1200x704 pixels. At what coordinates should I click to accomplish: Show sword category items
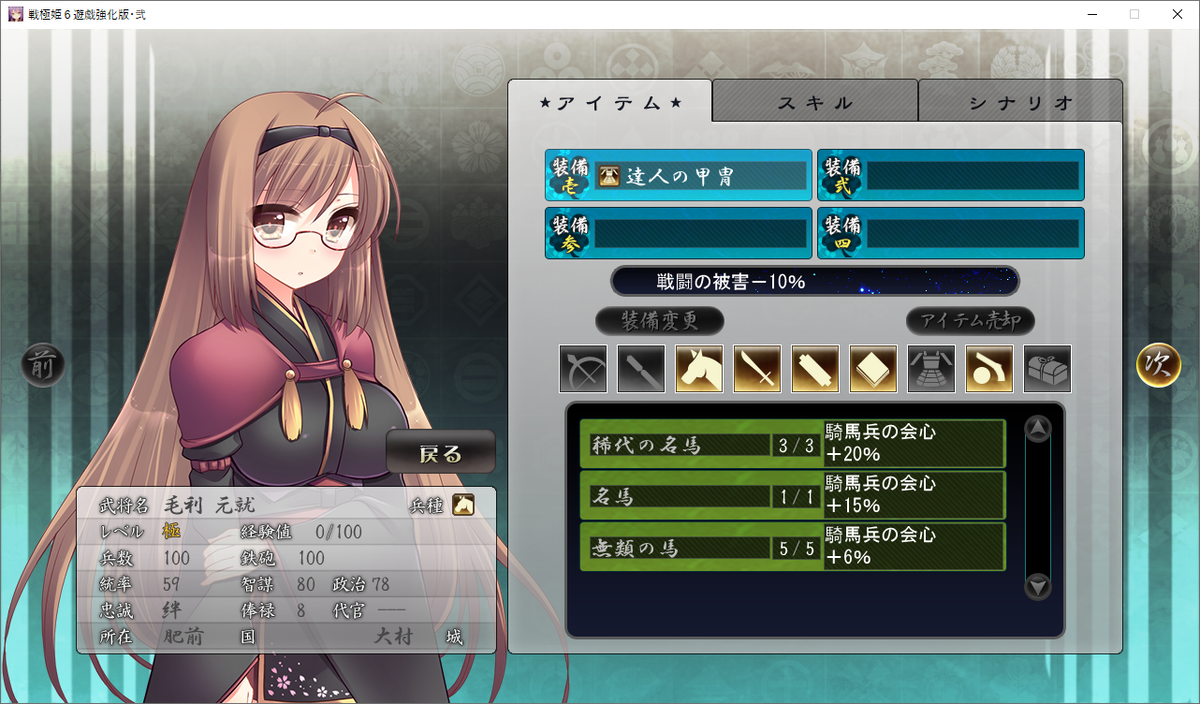tap(757, 369)
